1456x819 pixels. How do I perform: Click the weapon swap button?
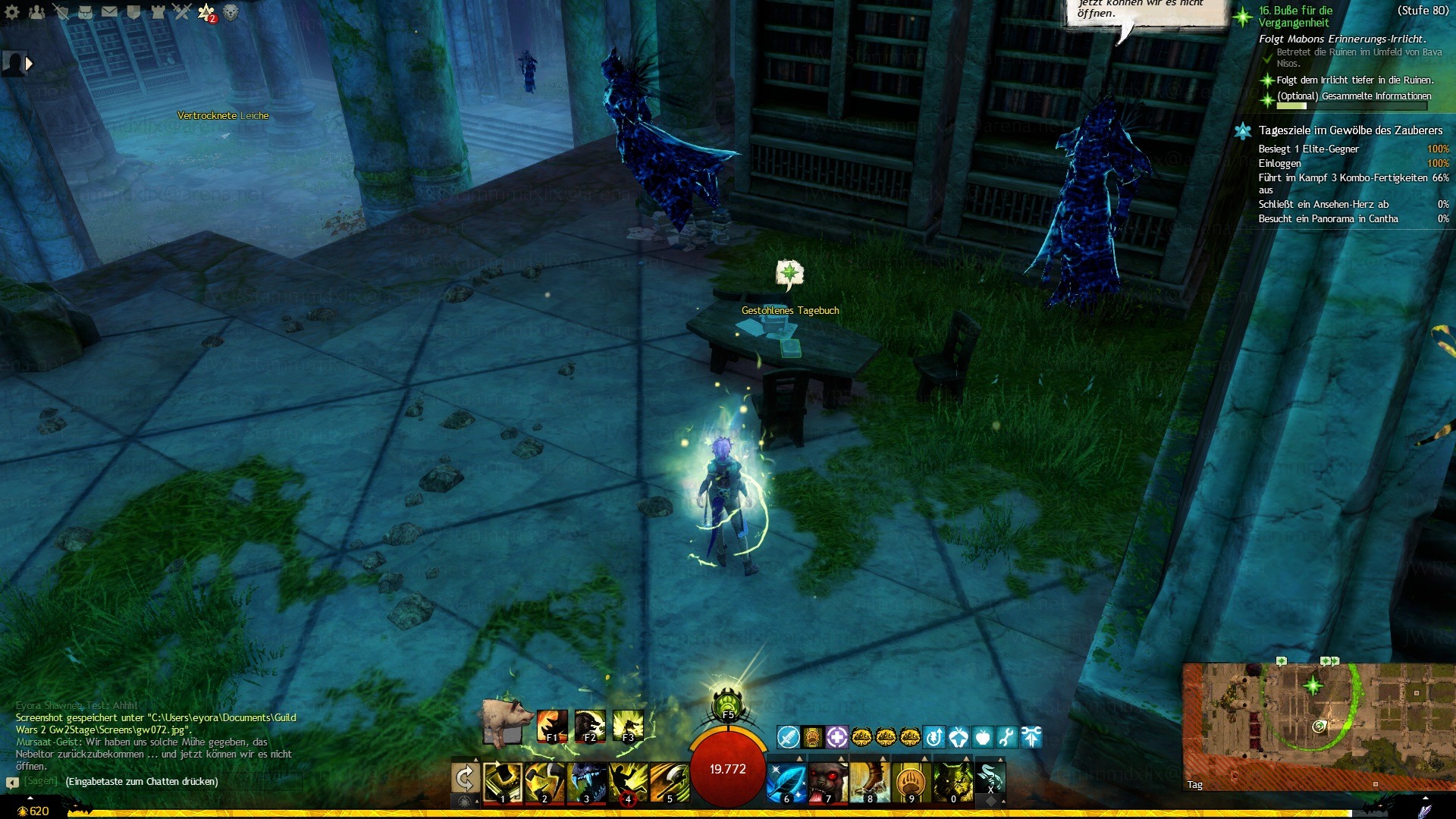click(465, 779)
